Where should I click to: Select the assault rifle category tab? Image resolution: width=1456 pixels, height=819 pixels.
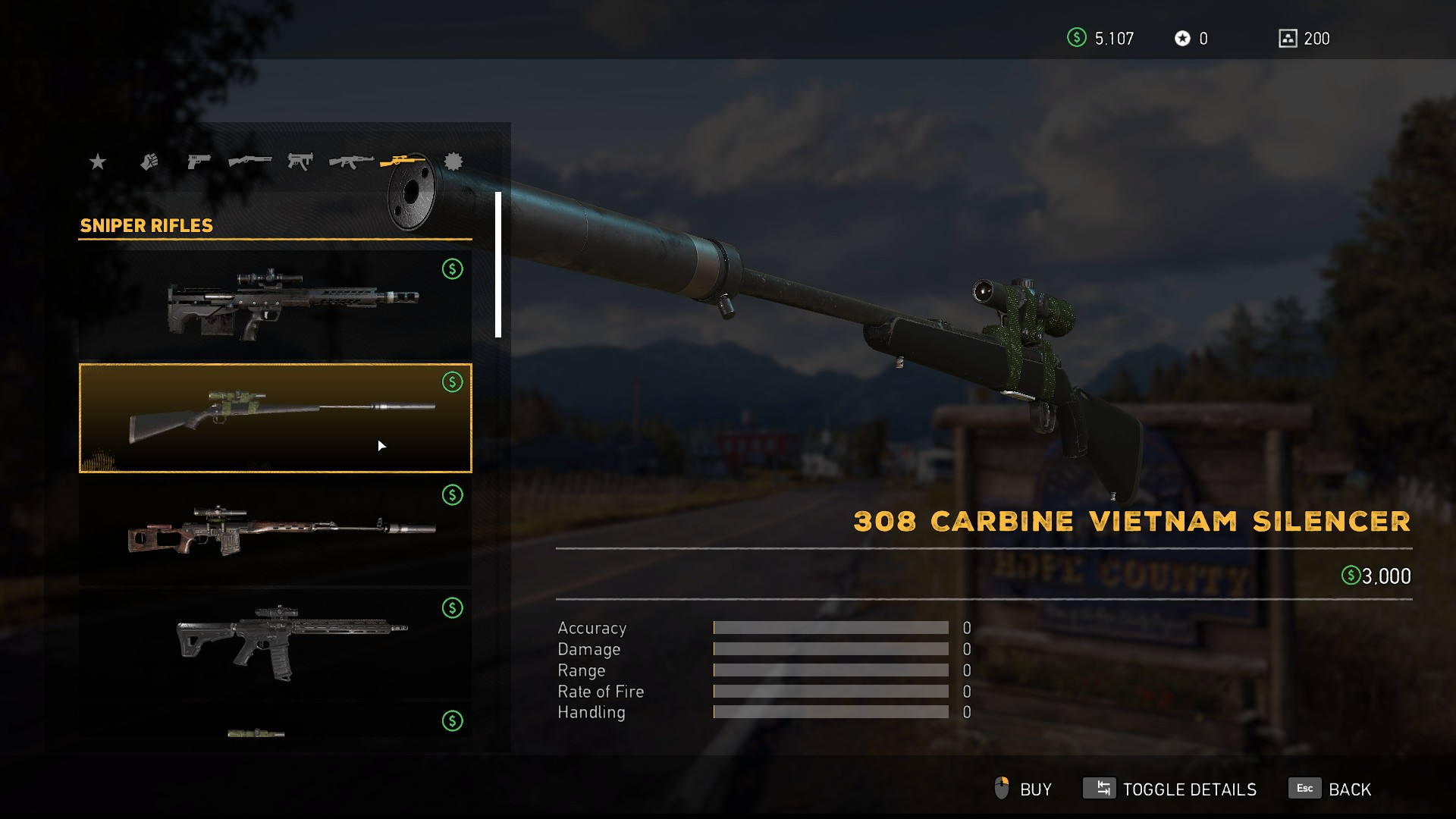(351, 162)
